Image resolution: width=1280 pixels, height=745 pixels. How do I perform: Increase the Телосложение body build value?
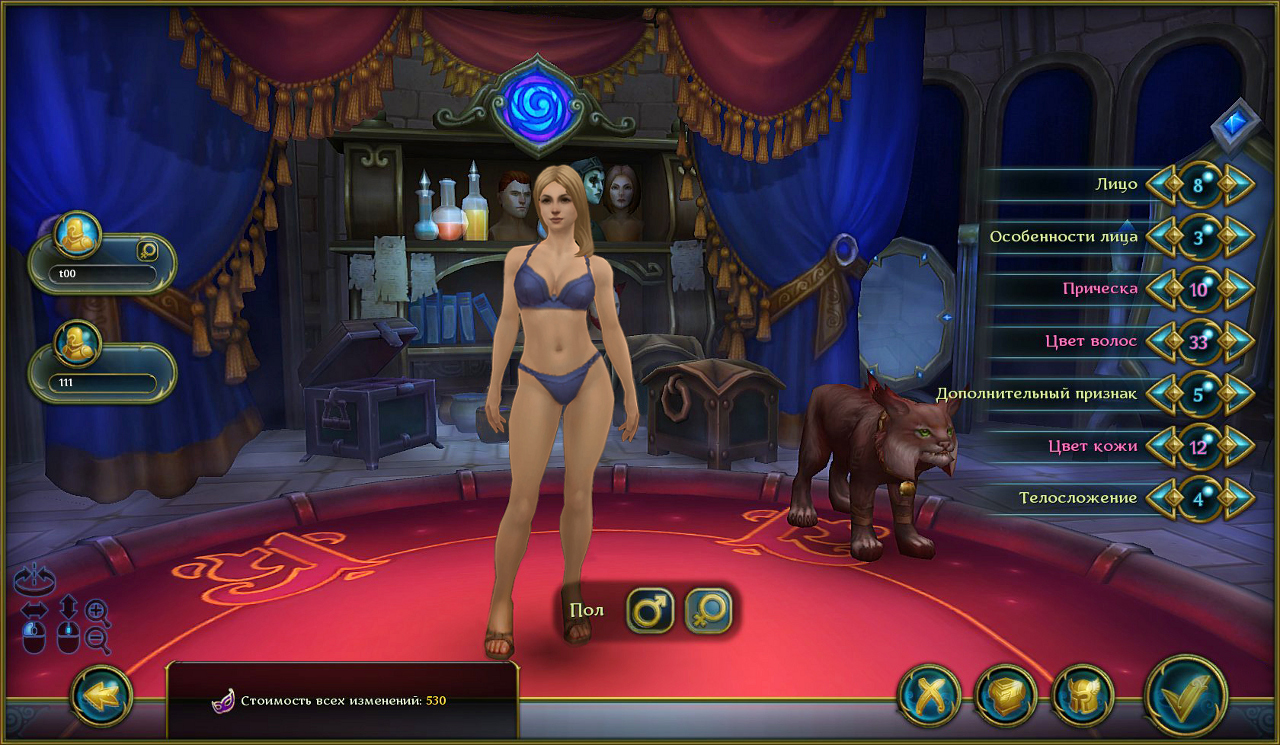(1238, 498)
